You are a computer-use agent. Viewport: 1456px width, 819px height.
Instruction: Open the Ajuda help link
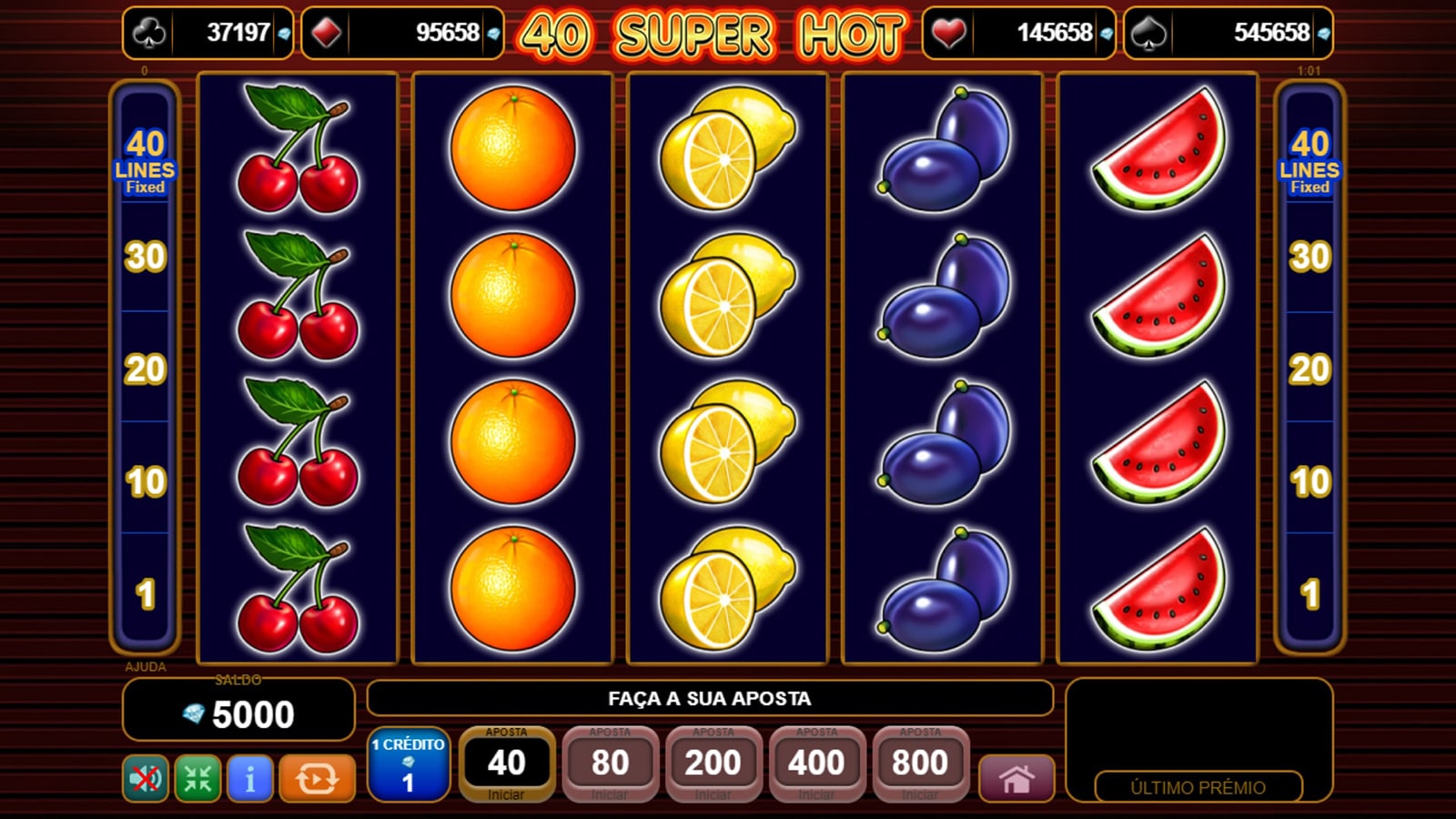point(146,667)
